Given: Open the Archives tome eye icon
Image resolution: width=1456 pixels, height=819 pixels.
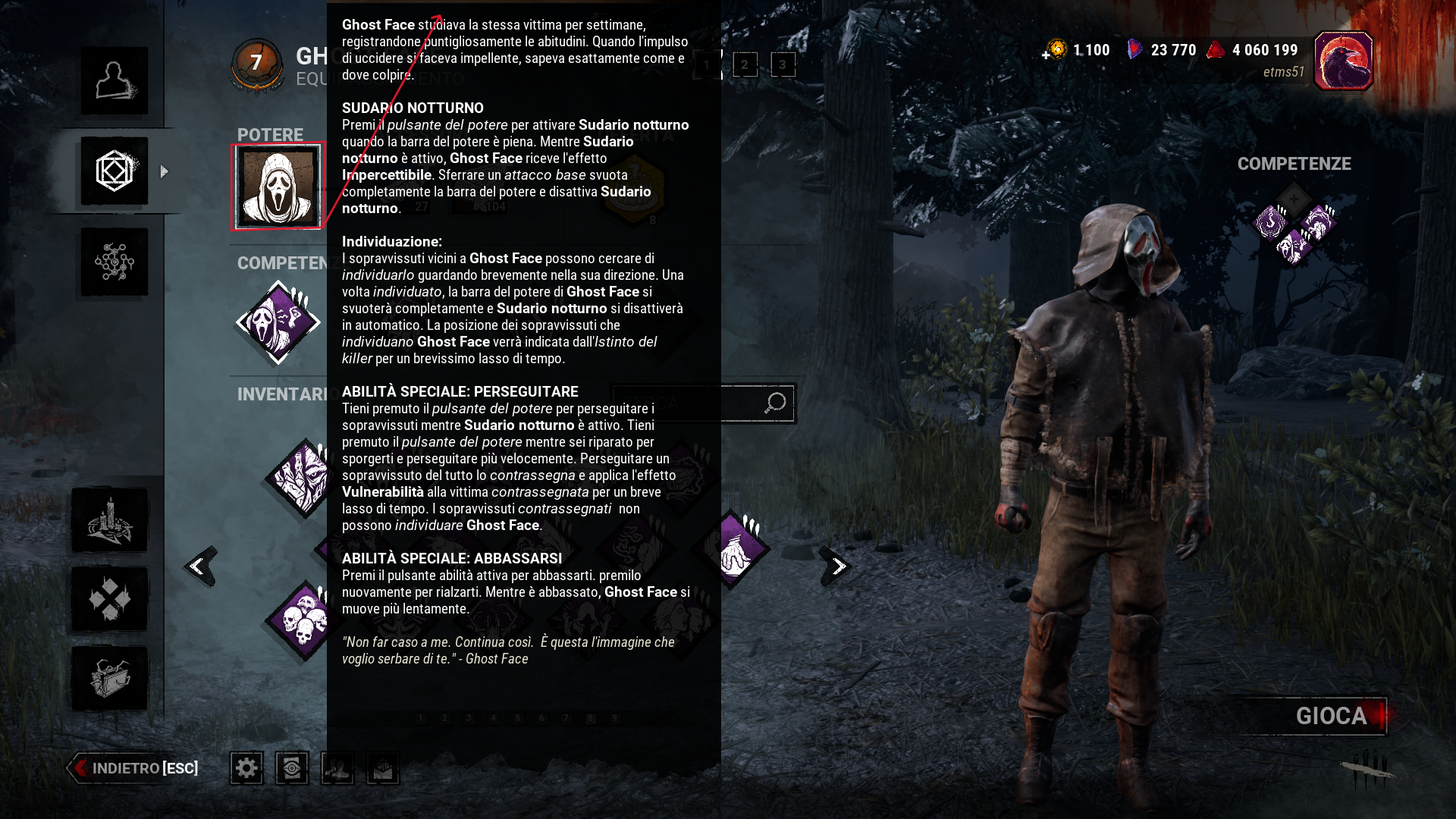Looking at the screenshot, I should coord(291,767).
